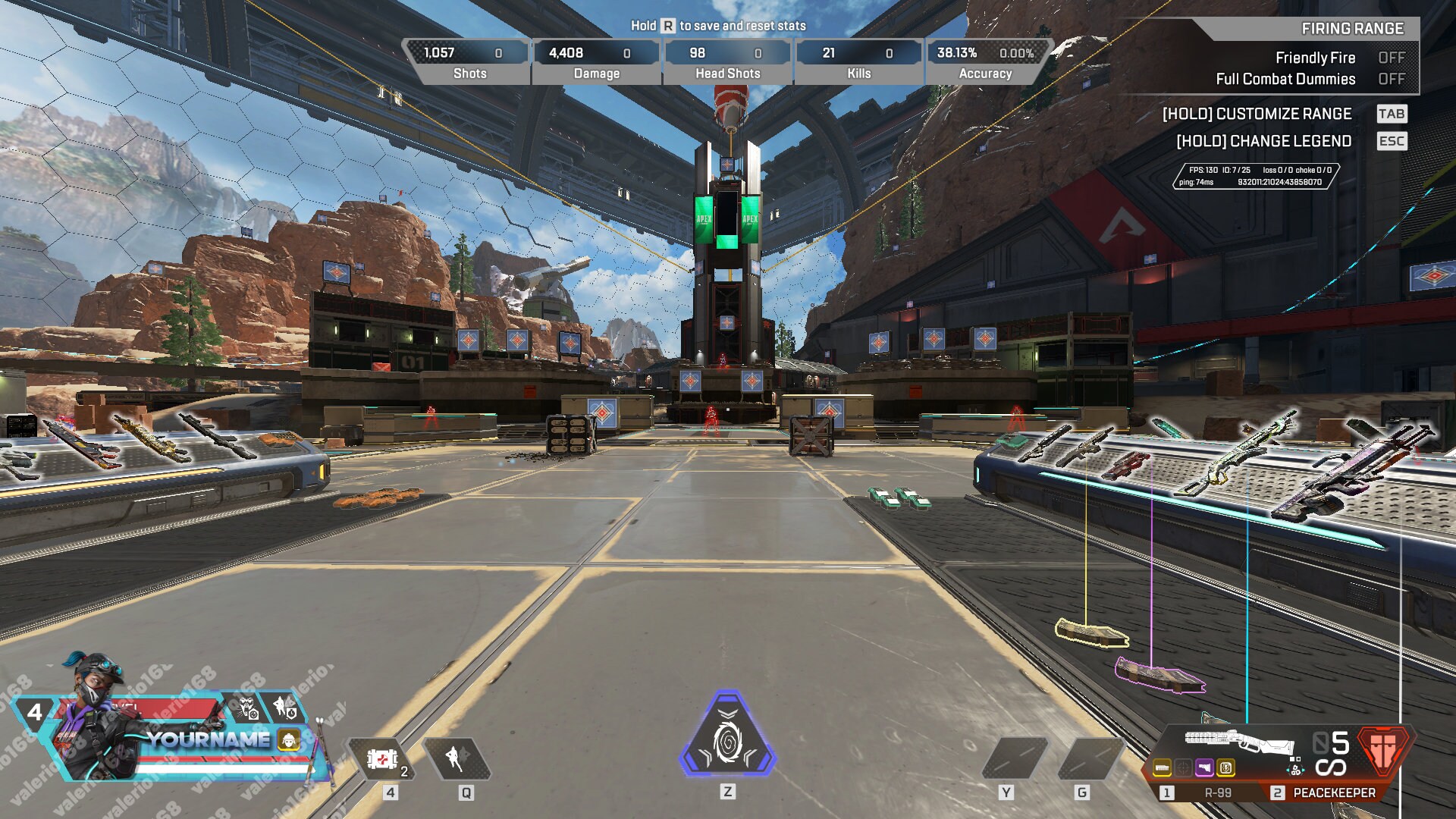
Task: Select the R-99 weapon slot
Action: coord(1218,795)
